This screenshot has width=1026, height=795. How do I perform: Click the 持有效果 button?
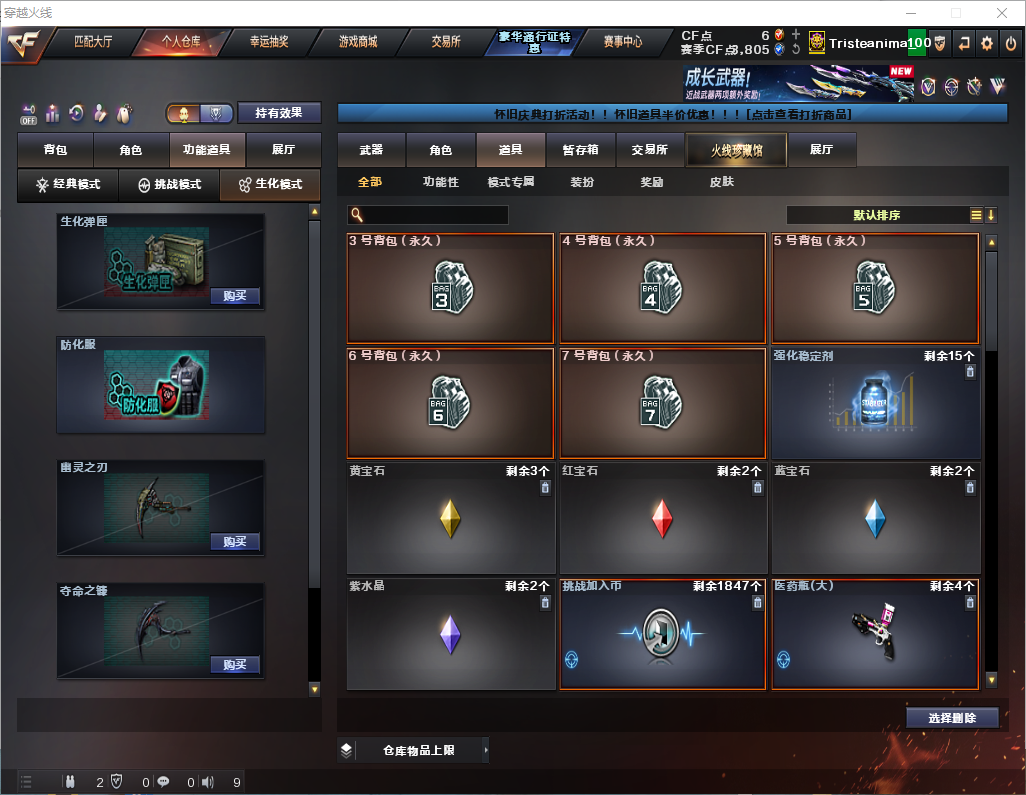[279, 113]
